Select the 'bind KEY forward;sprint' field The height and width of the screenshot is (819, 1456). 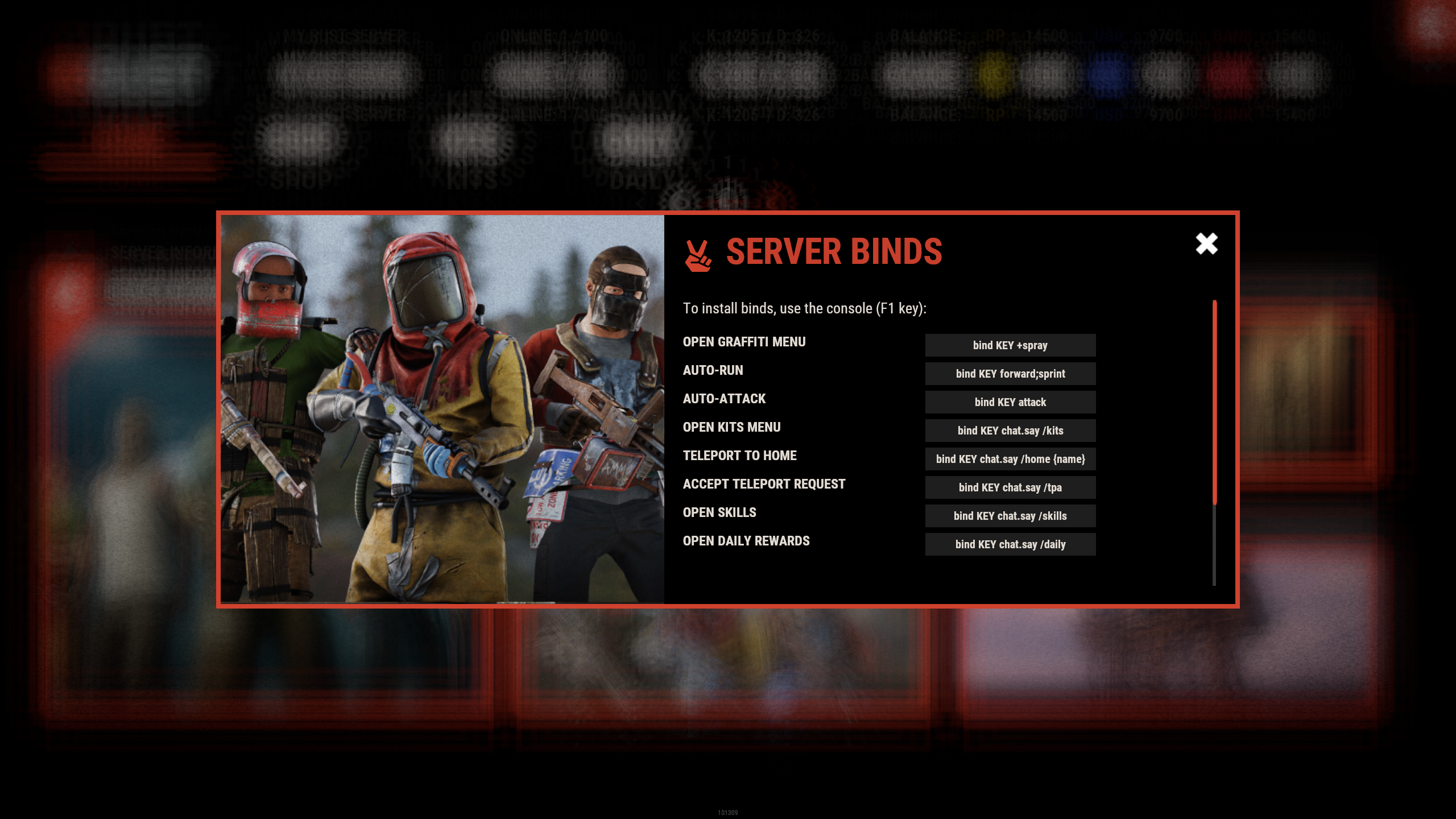pos(1010,374)
